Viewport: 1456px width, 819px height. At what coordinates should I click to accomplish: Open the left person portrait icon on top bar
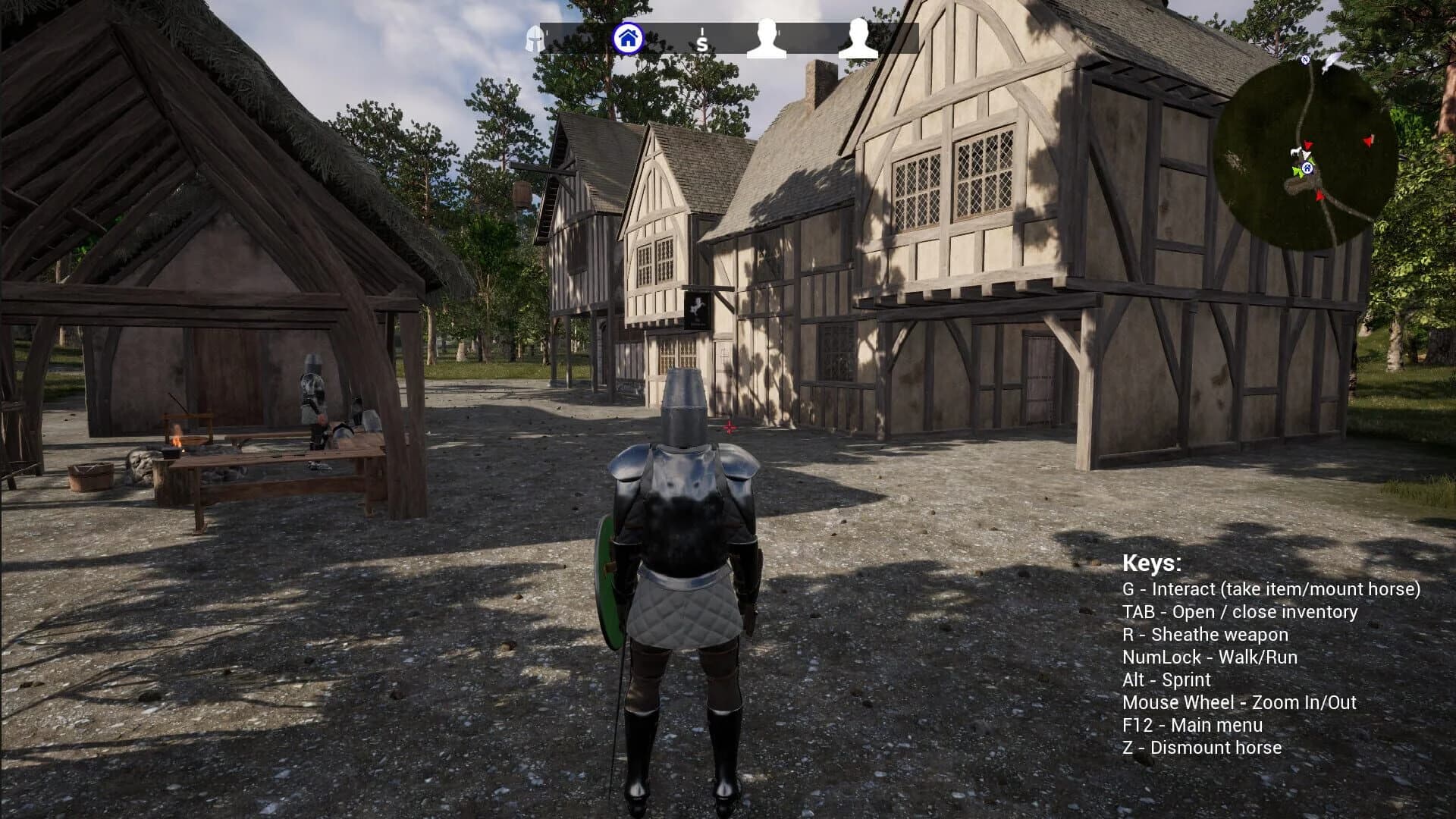pyautogui.click(x=766, y=38)
